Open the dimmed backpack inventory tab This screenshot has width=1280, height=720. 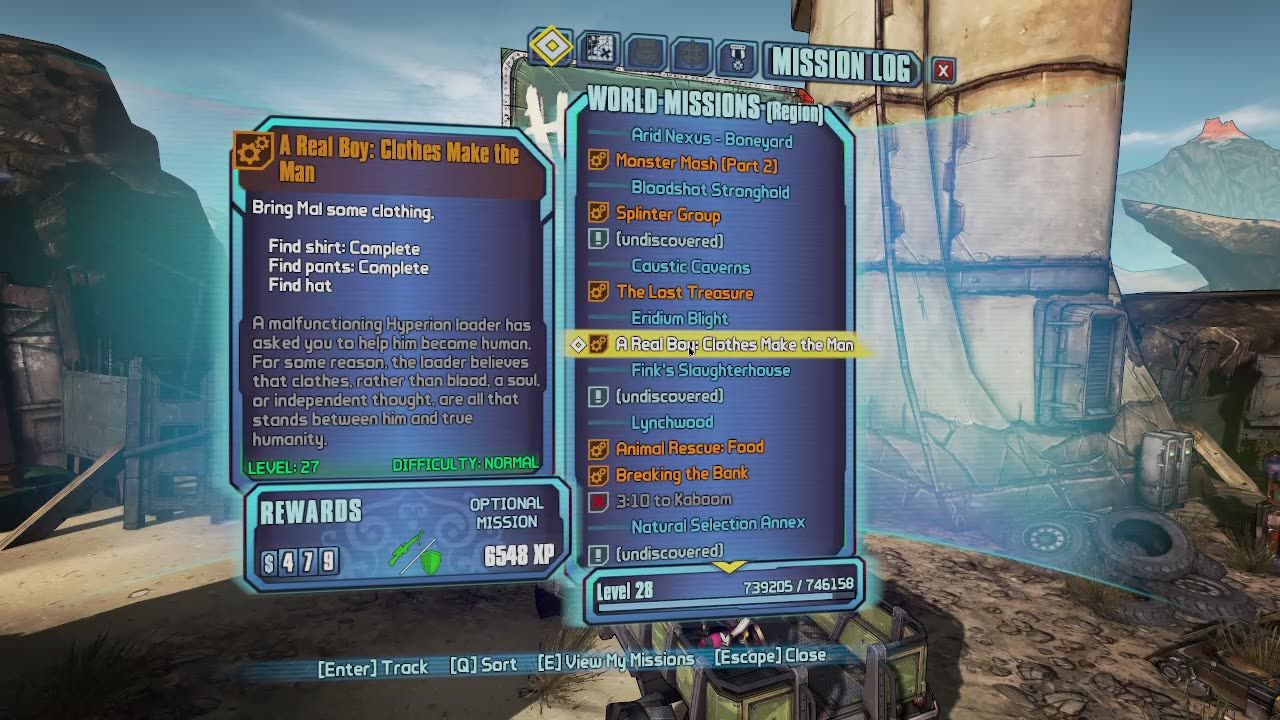pyautogui.click(x=646, y=52)
